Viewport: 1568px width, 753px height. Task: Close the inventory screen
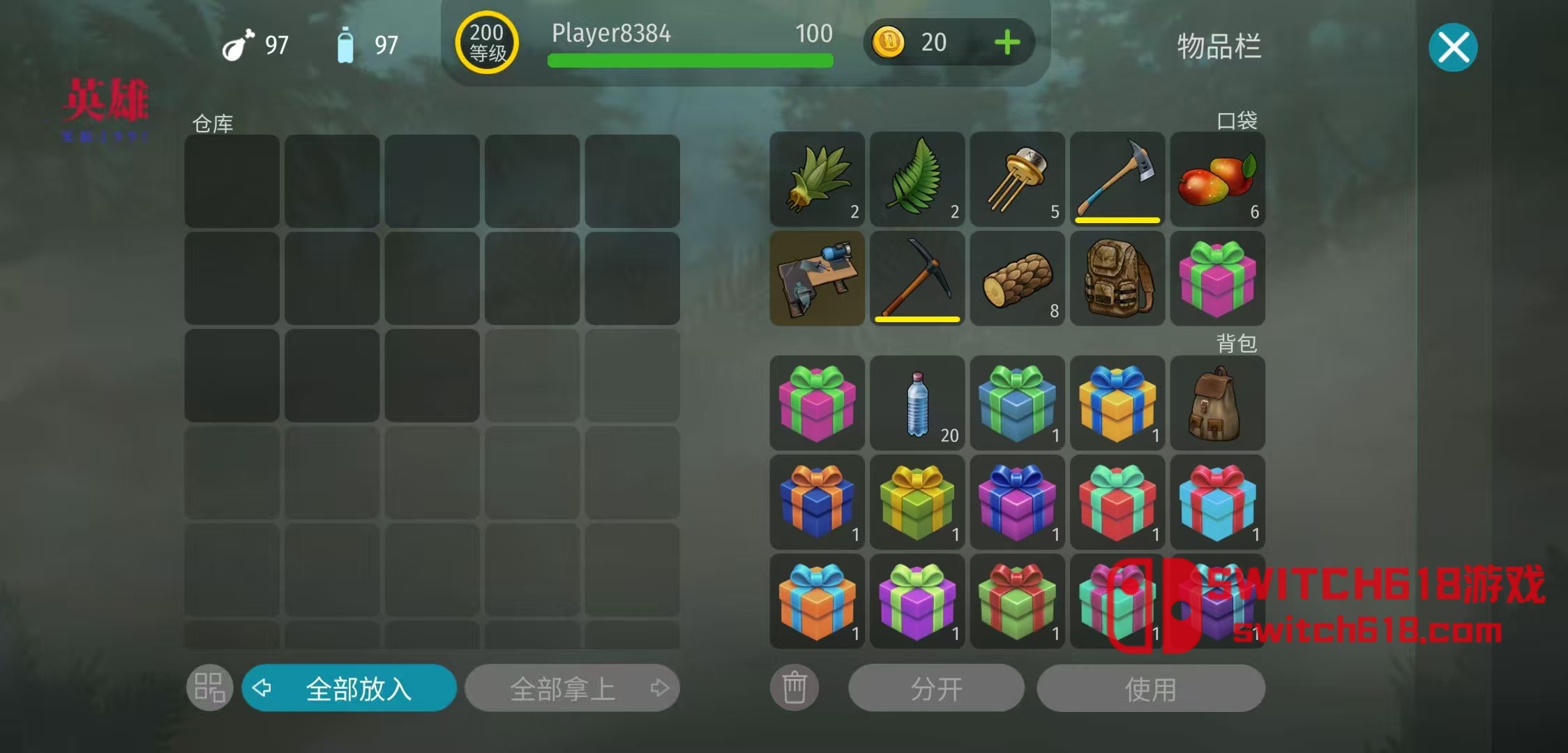pos(1453,47)
